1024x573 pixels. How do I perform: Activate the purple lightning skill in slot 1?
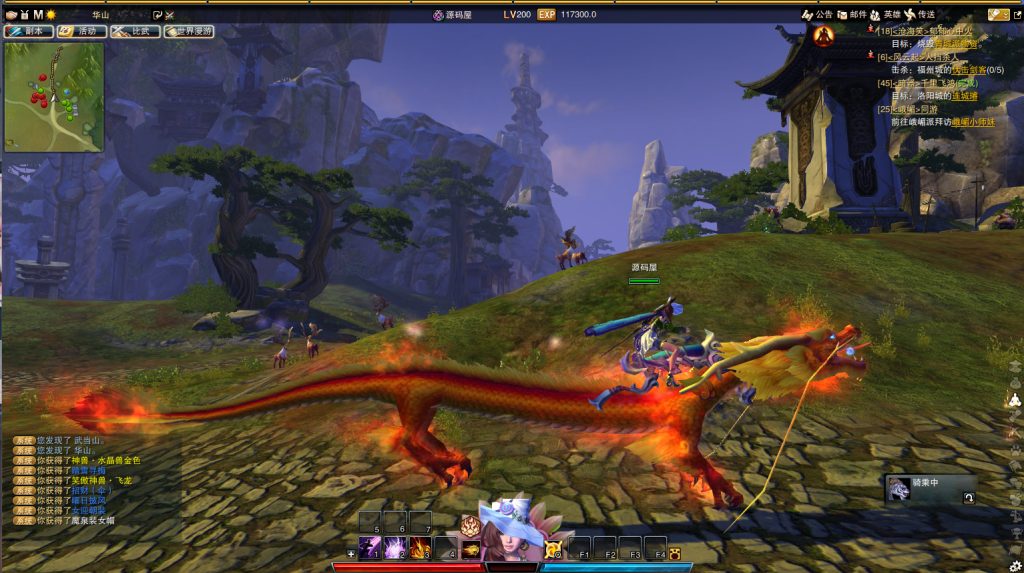coord(369,546)
